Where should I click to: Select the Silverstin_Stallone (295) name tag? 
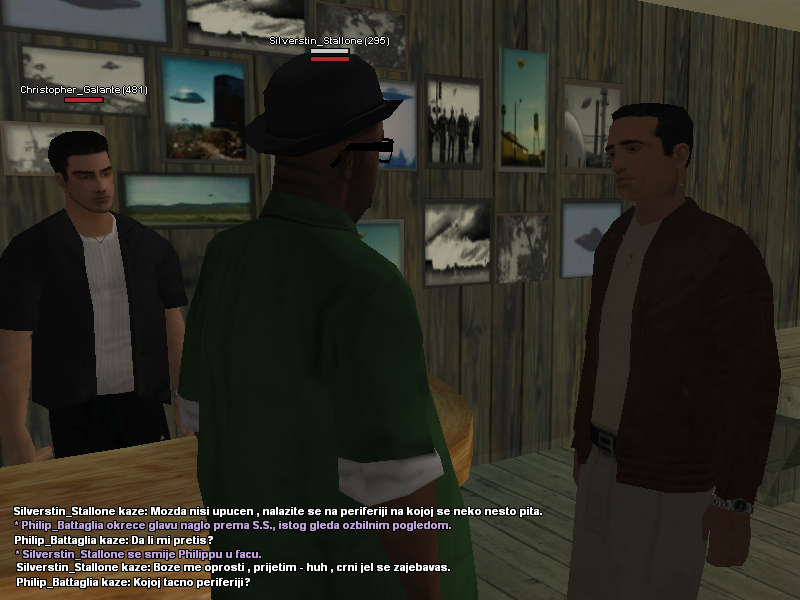pos(329,41)
